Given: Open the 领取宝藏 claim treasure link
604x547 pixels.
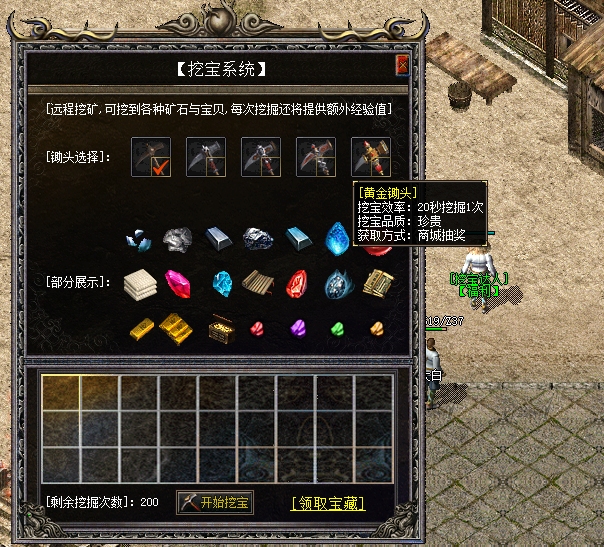Looking at the screenshot, I should click(x=328, y=503).
